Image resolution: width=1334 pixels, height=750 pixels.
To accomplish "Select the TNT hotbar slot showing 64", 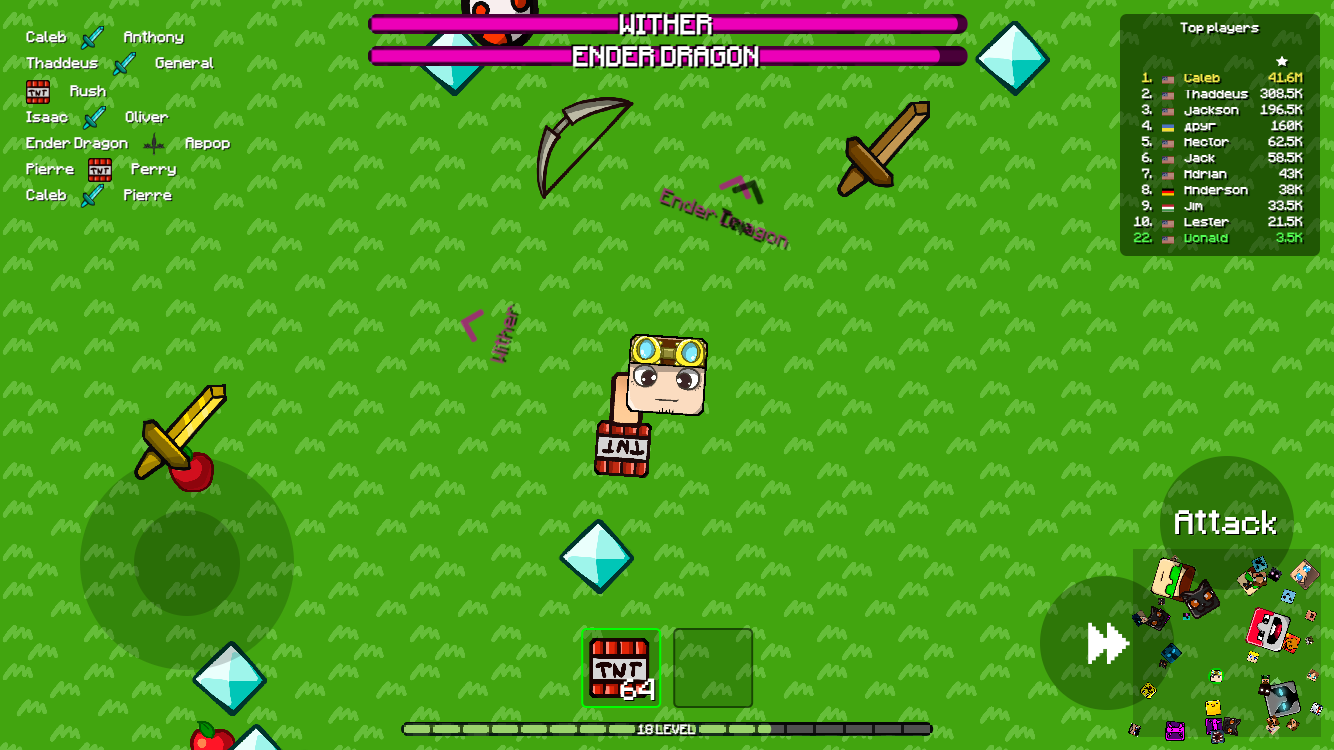I will point(621,668).
